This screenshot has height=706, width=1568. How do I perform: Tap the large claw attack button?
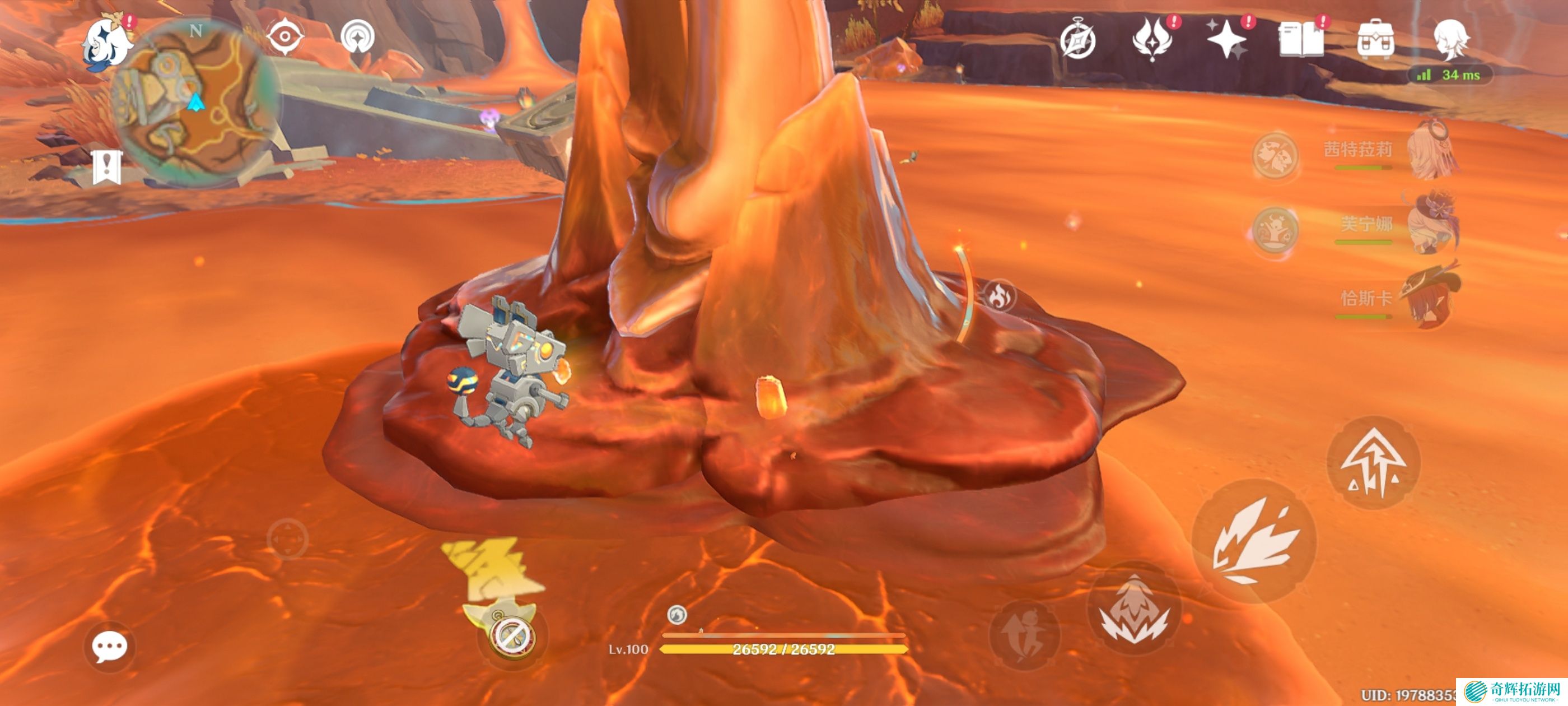point(1254,541)
